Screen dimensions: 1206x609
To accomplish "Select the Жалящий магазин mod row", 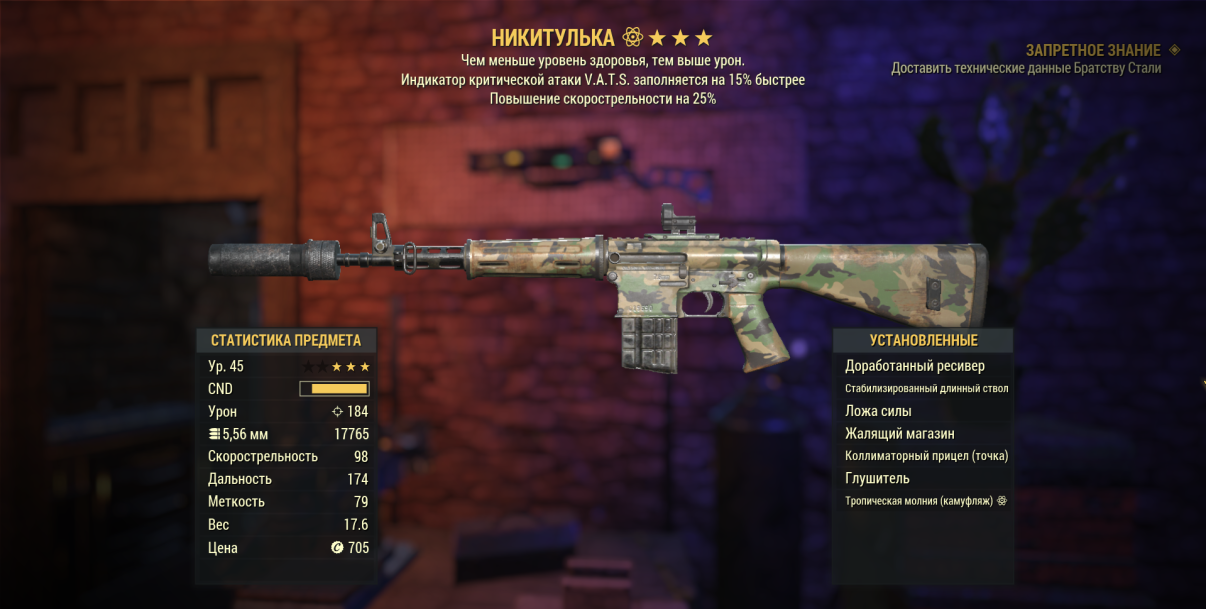I will coord(899,434).
